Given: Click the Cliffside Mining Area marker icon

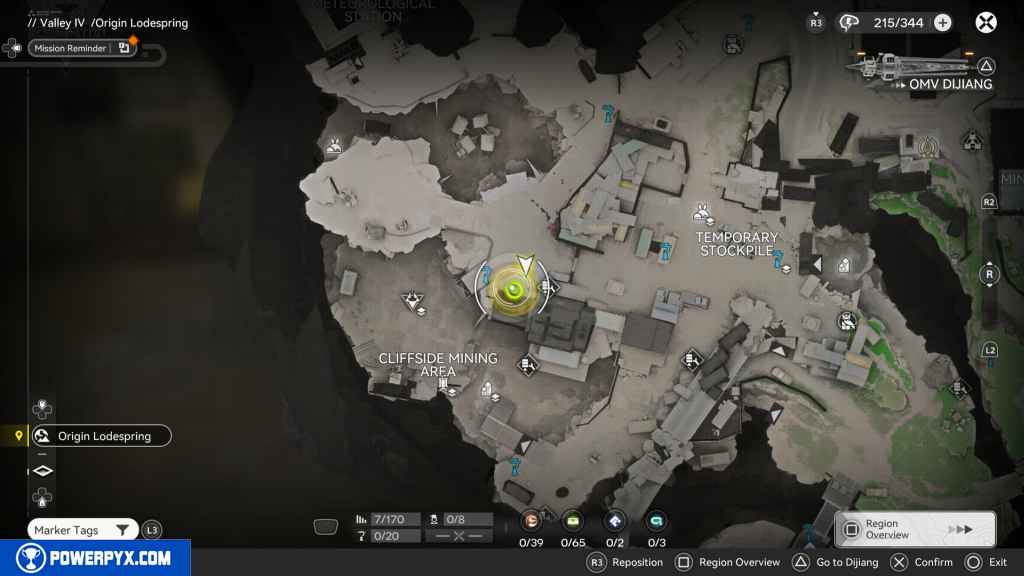Looking at the screenshot, I should click(x=443, y=385).
